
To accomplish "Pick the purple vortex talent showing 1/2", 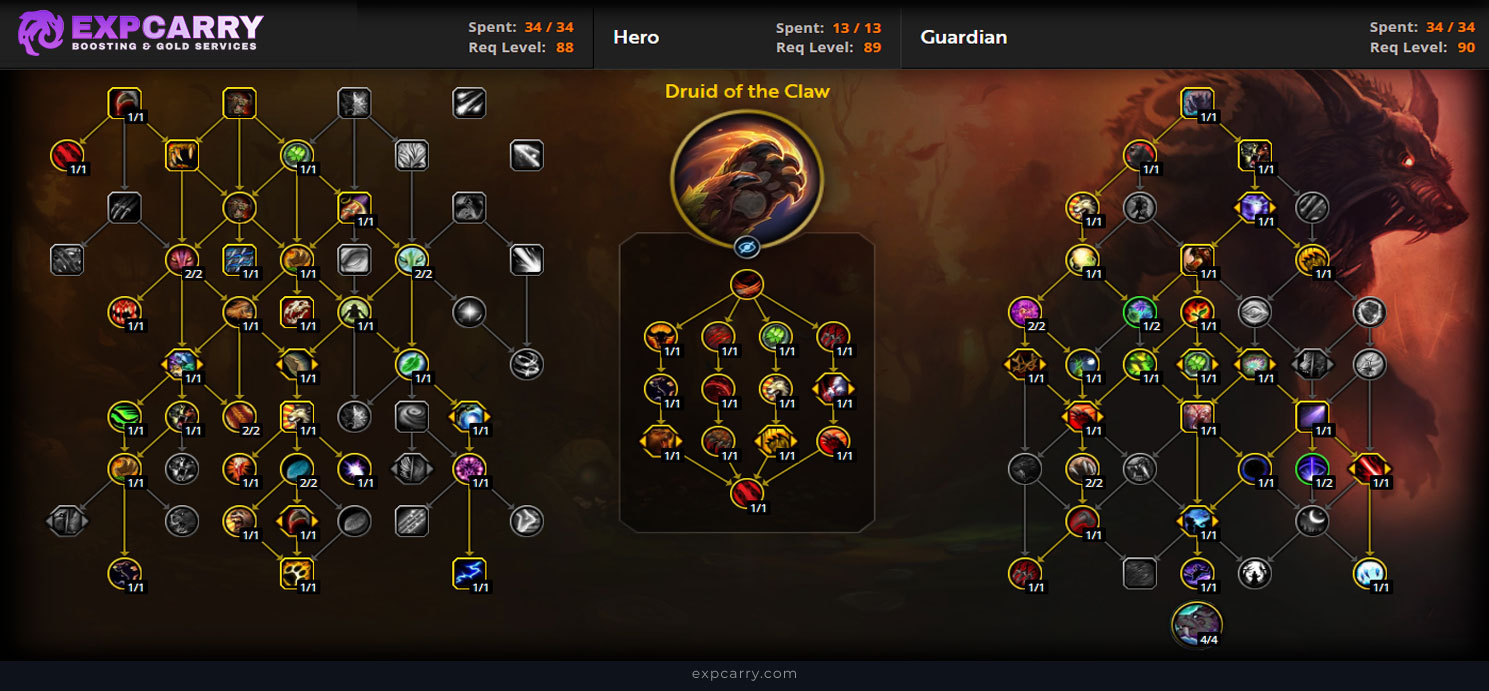I will click(1311, 468).
